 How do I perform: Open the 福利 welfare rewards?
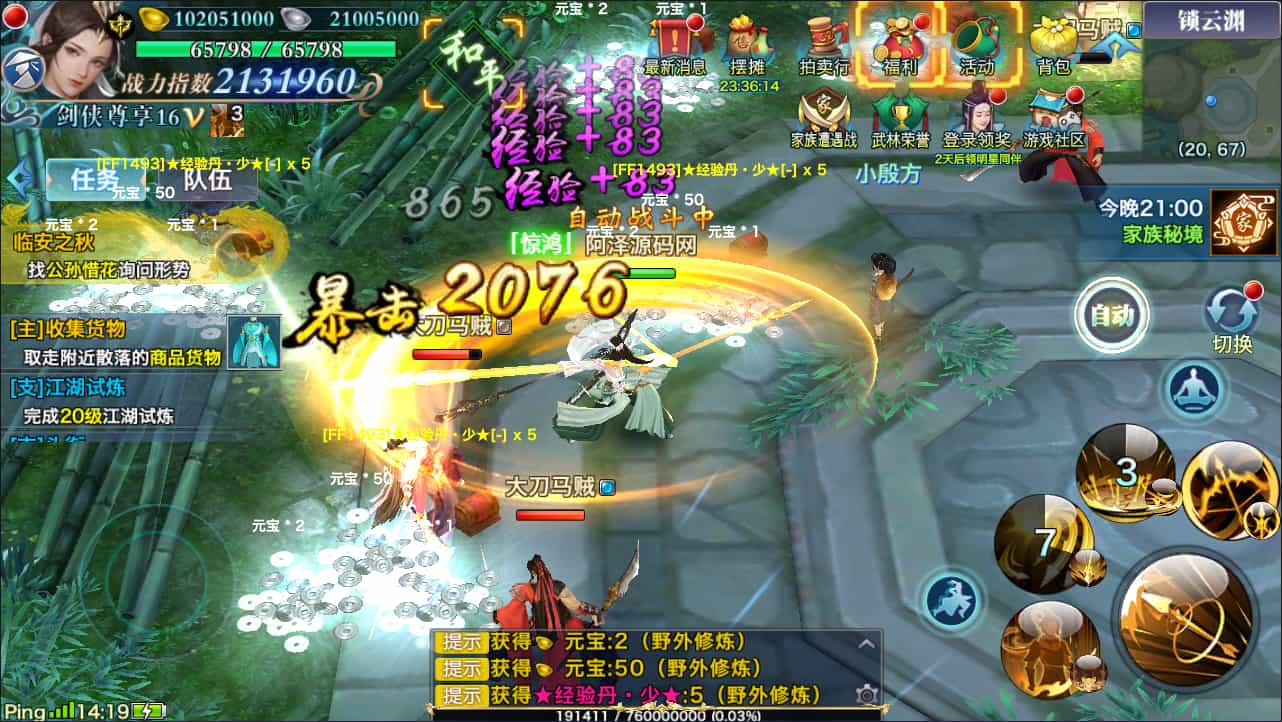coord(895,44)
